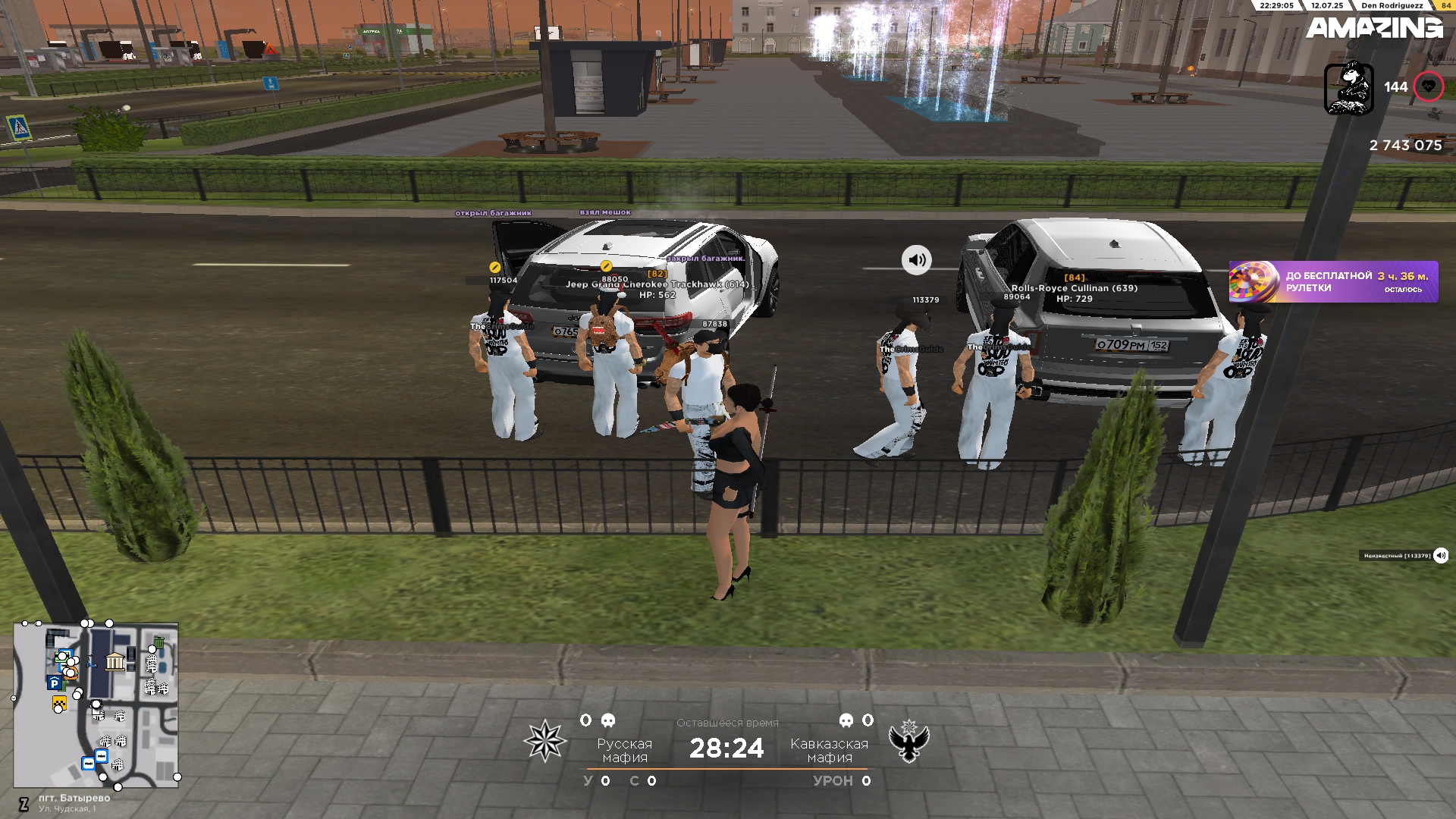The height and width of the screenshot is (819, 1456).
Task: Select the bank marker on the minimap
Action: click(115, 661)
